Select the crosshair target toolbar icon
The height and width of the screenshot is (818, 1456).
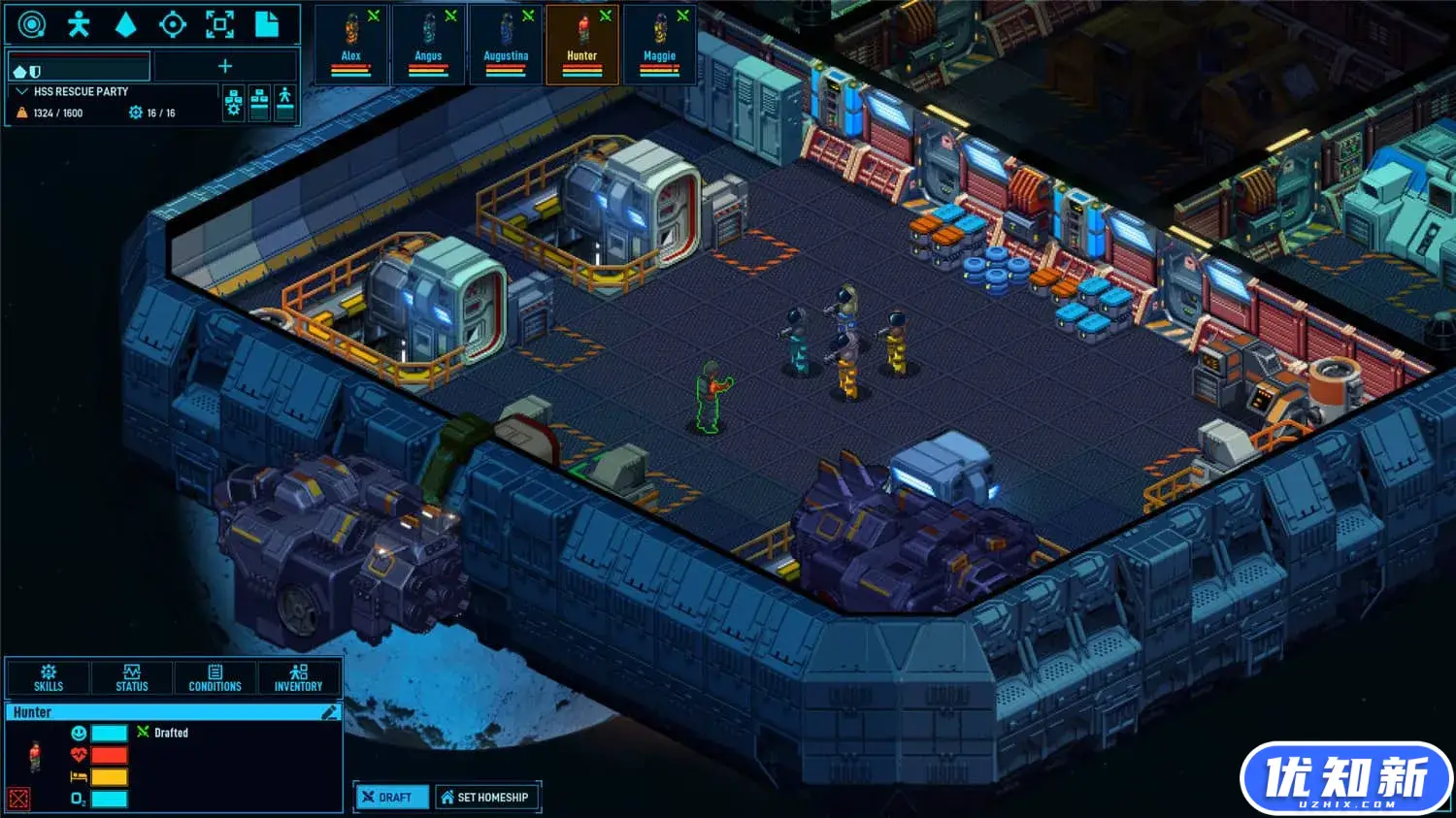click(173, 24)
